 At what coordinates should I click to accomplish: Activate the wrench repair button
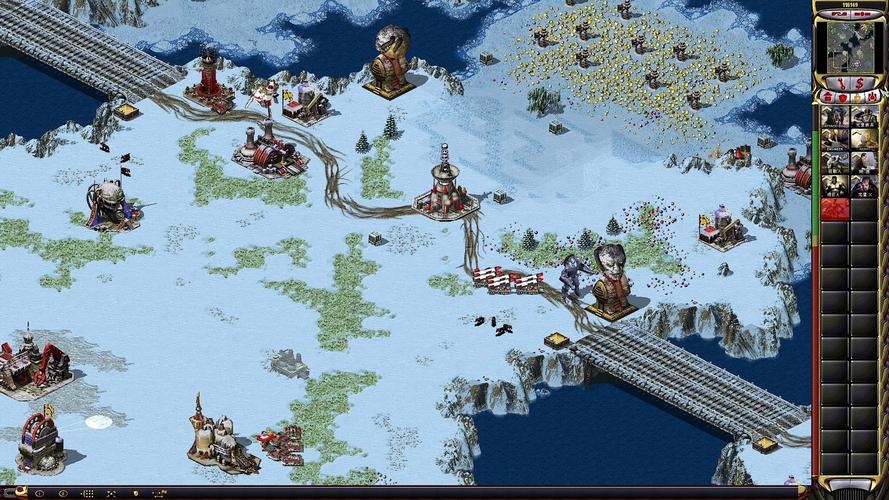[841, 83]
